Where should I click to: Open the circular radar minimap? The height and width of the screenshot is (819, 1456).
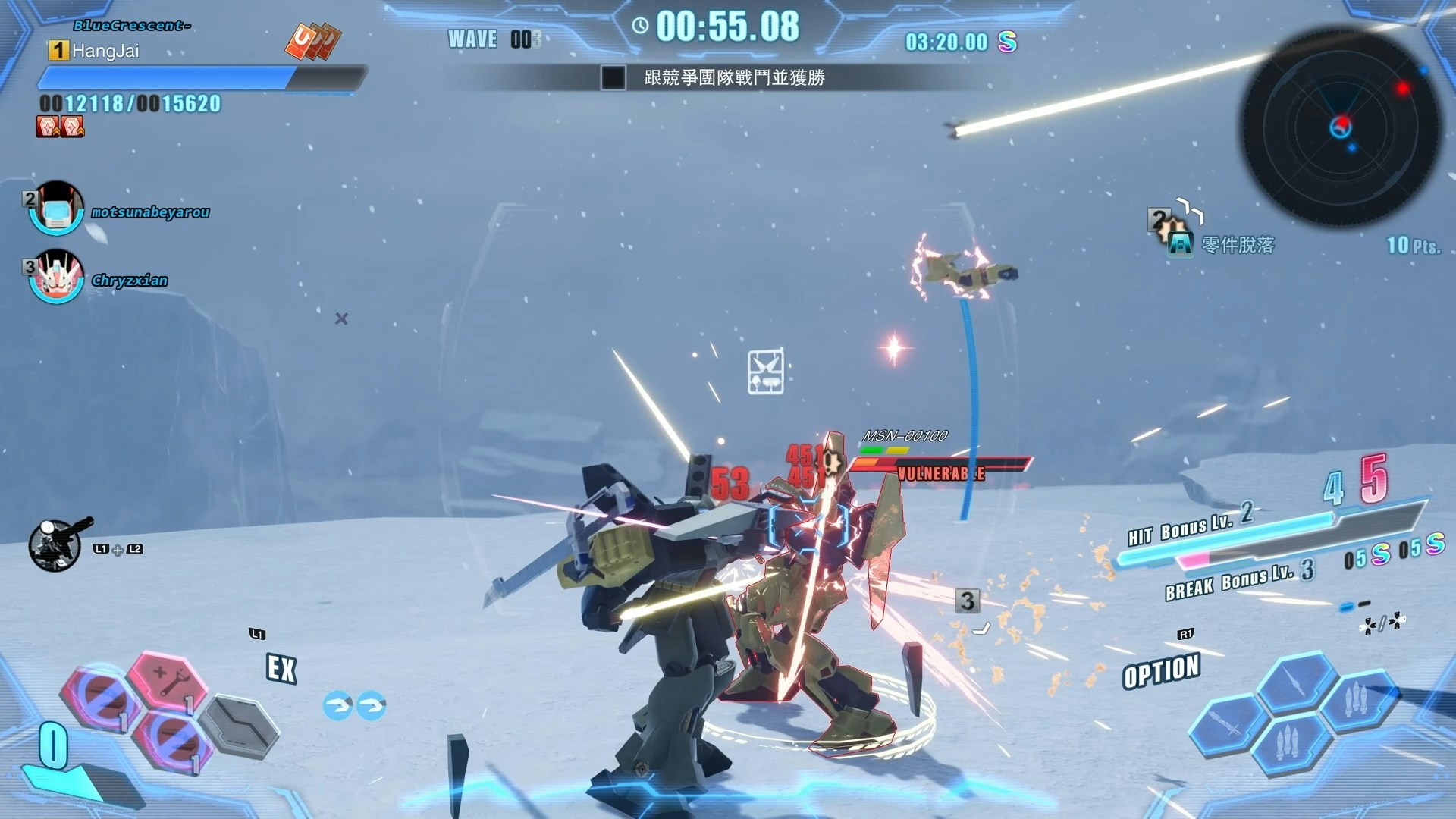[x=1341, y=125]
